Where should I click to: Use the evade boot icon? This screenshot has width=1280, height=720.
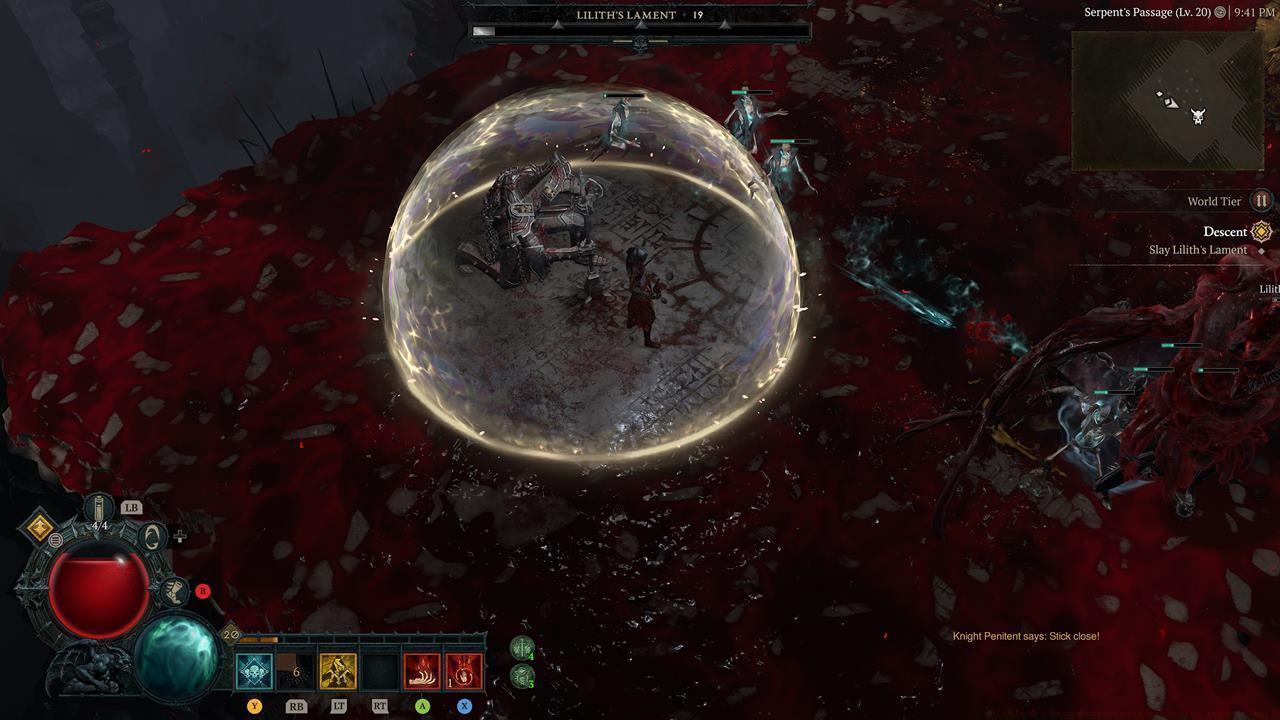click(173, 591)
